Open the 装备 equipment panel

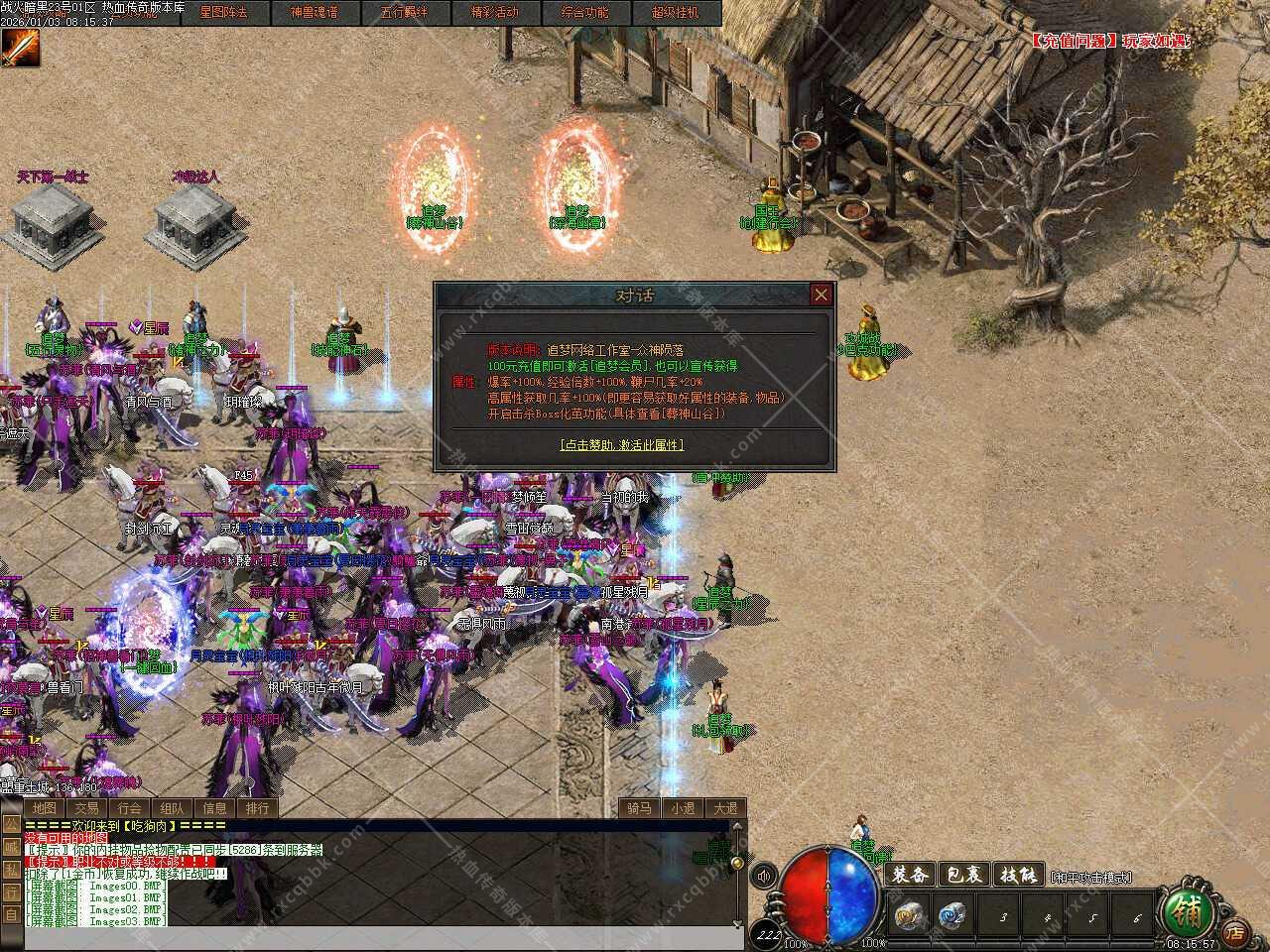(910, 875)
